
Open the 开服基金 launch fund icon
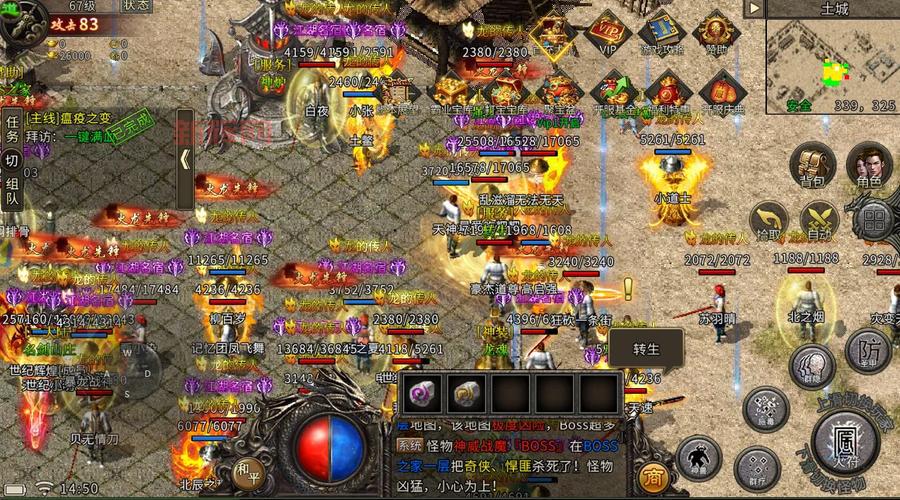[614, 91]
